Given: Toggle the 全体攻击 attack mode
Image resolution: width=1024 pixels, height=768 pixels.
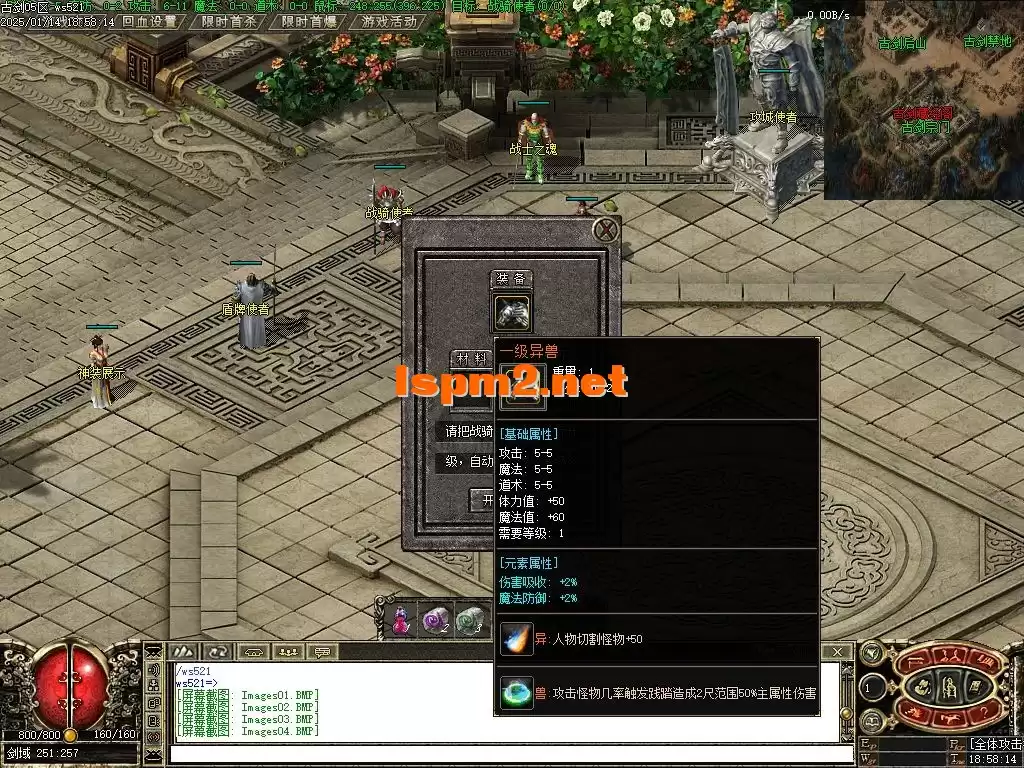Looking at the screenshot, I should pyautogui.click(x=995, y=745).
